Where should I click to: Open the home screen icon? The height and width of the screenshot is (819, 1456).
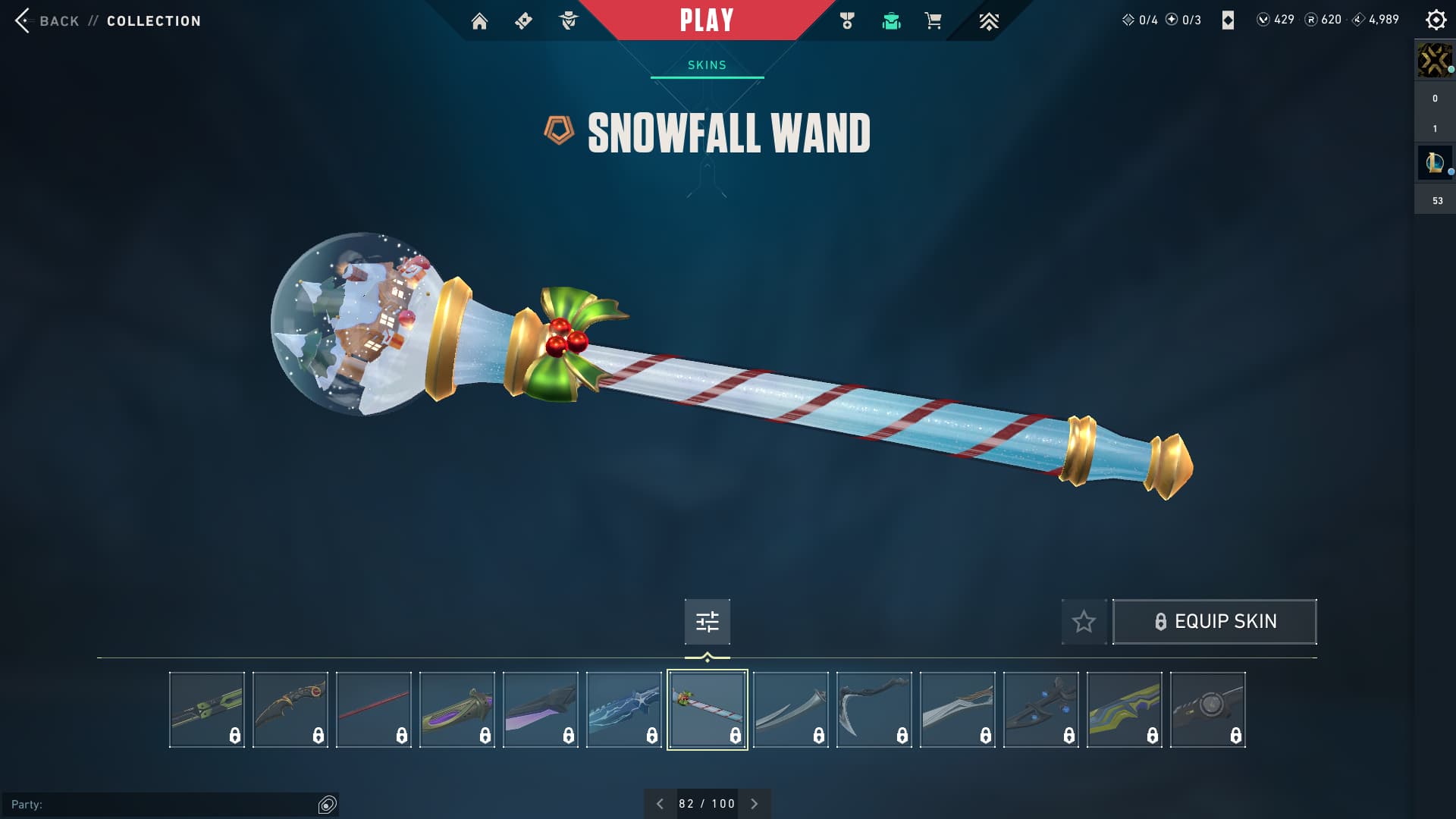coord(479,21)
